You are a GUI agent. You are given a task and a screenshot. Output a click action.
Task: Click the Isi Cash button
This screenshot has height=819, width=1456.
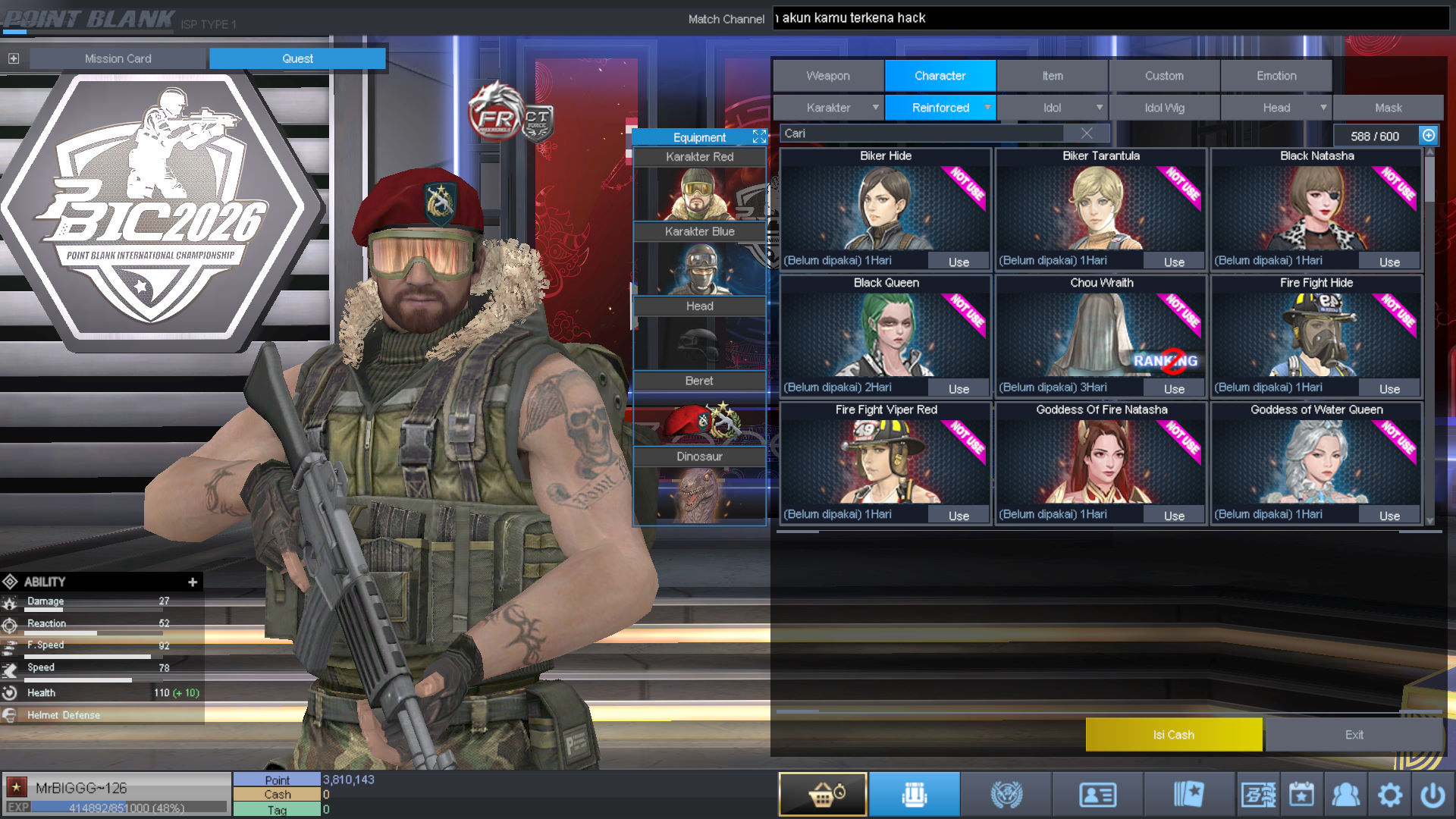[x=1173, y=734]
